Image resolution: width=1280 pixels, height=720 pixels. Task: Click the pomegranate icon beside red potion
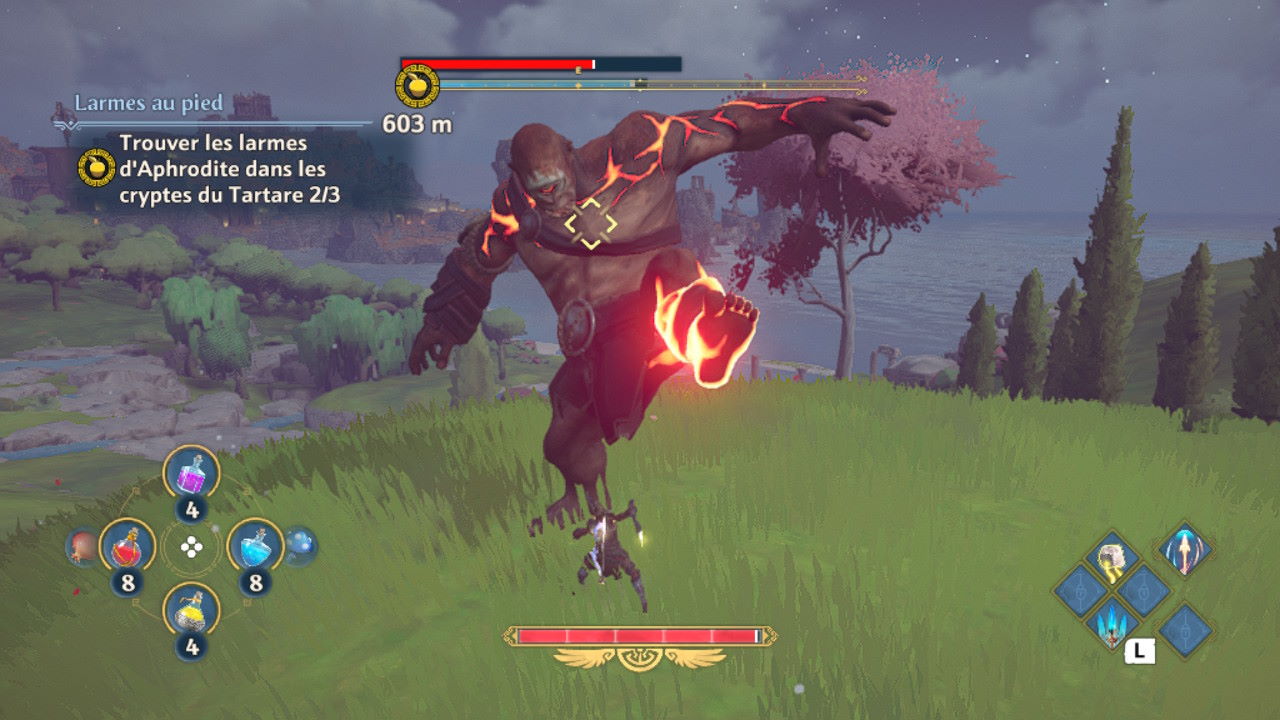[x=82, y=547]
